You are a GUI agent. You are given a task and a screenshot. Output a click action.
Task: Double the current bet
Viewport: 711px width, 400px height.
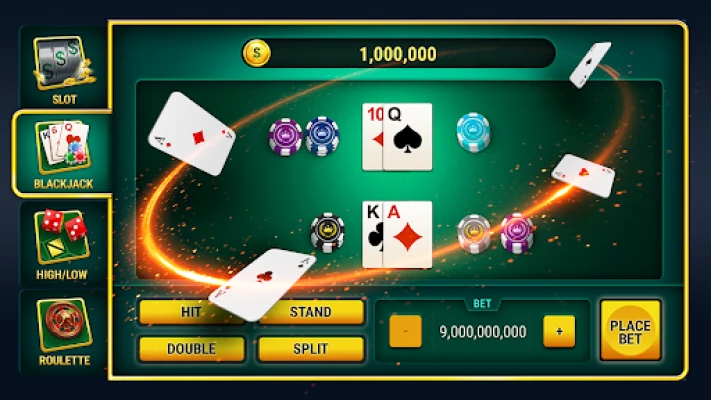coord(192,348)
